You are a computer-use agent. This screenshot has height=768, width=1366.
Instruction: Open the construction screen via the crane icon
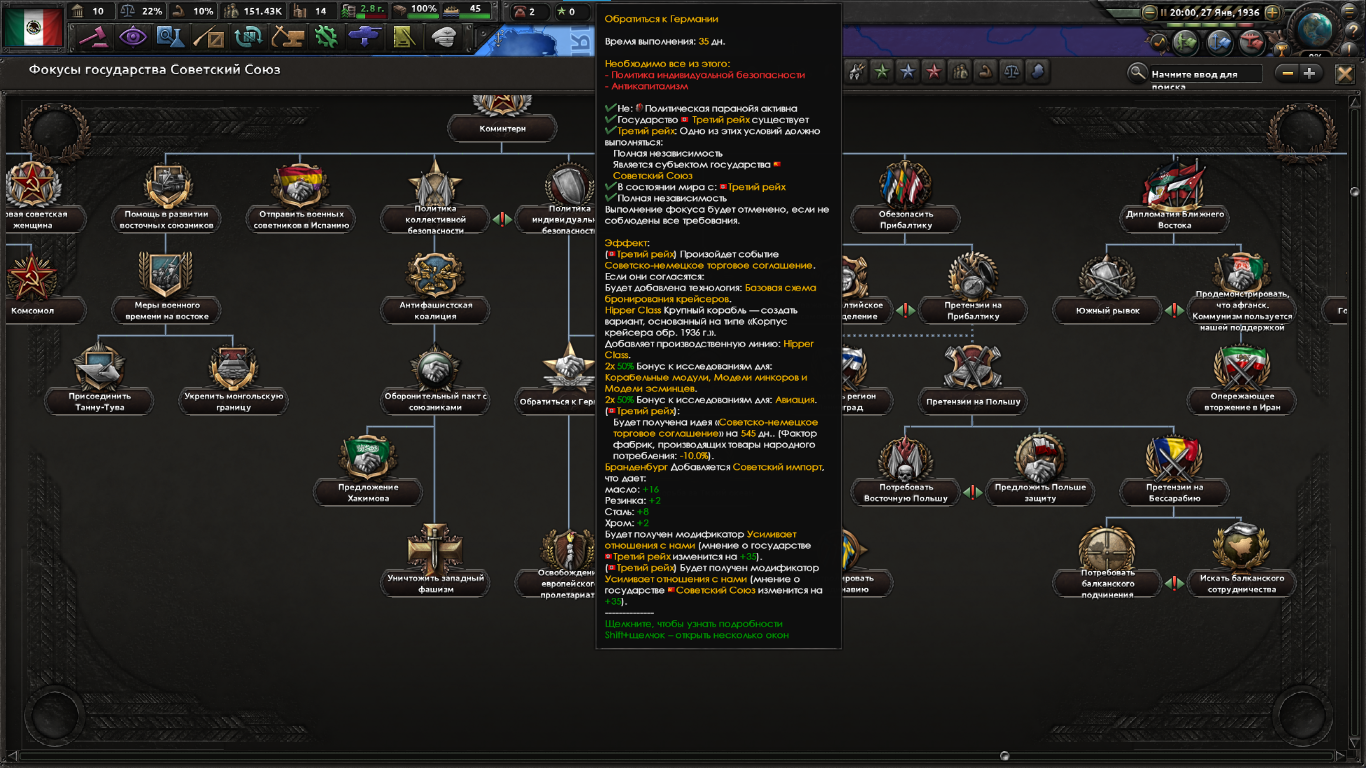point(288,37)
